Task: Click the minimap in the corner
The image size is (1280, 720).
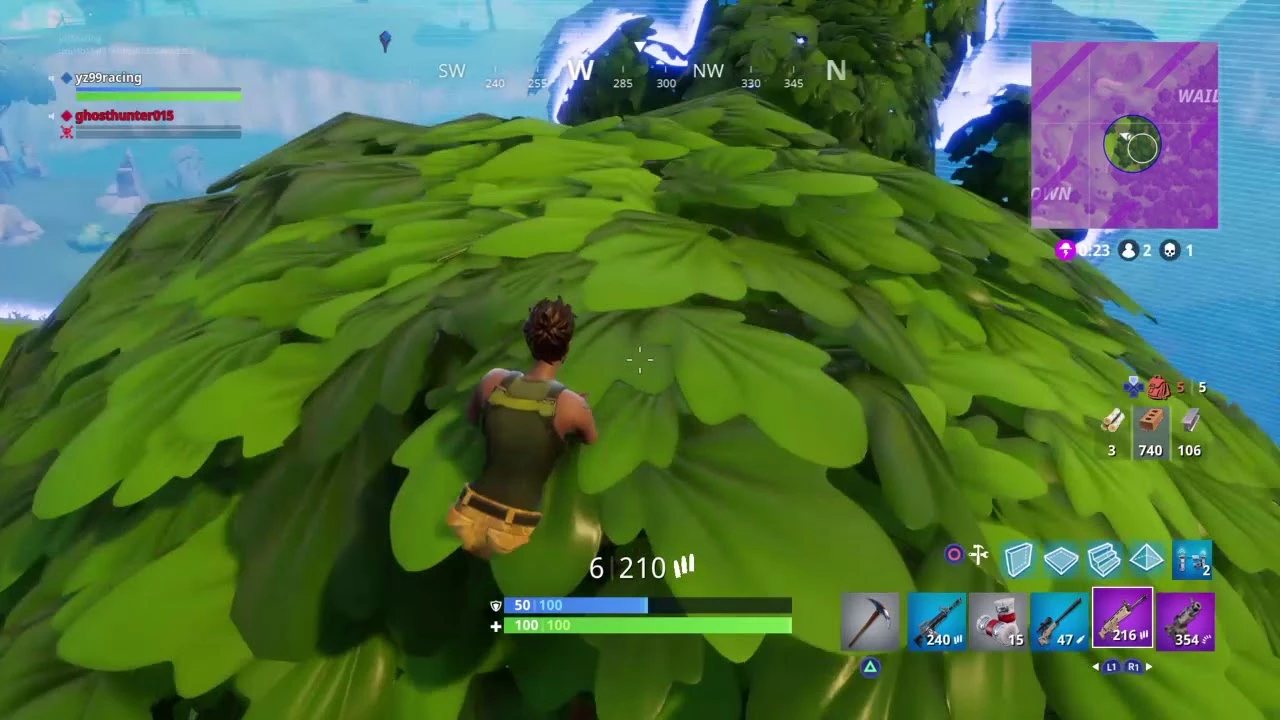Action: [x=1125, y=135]
